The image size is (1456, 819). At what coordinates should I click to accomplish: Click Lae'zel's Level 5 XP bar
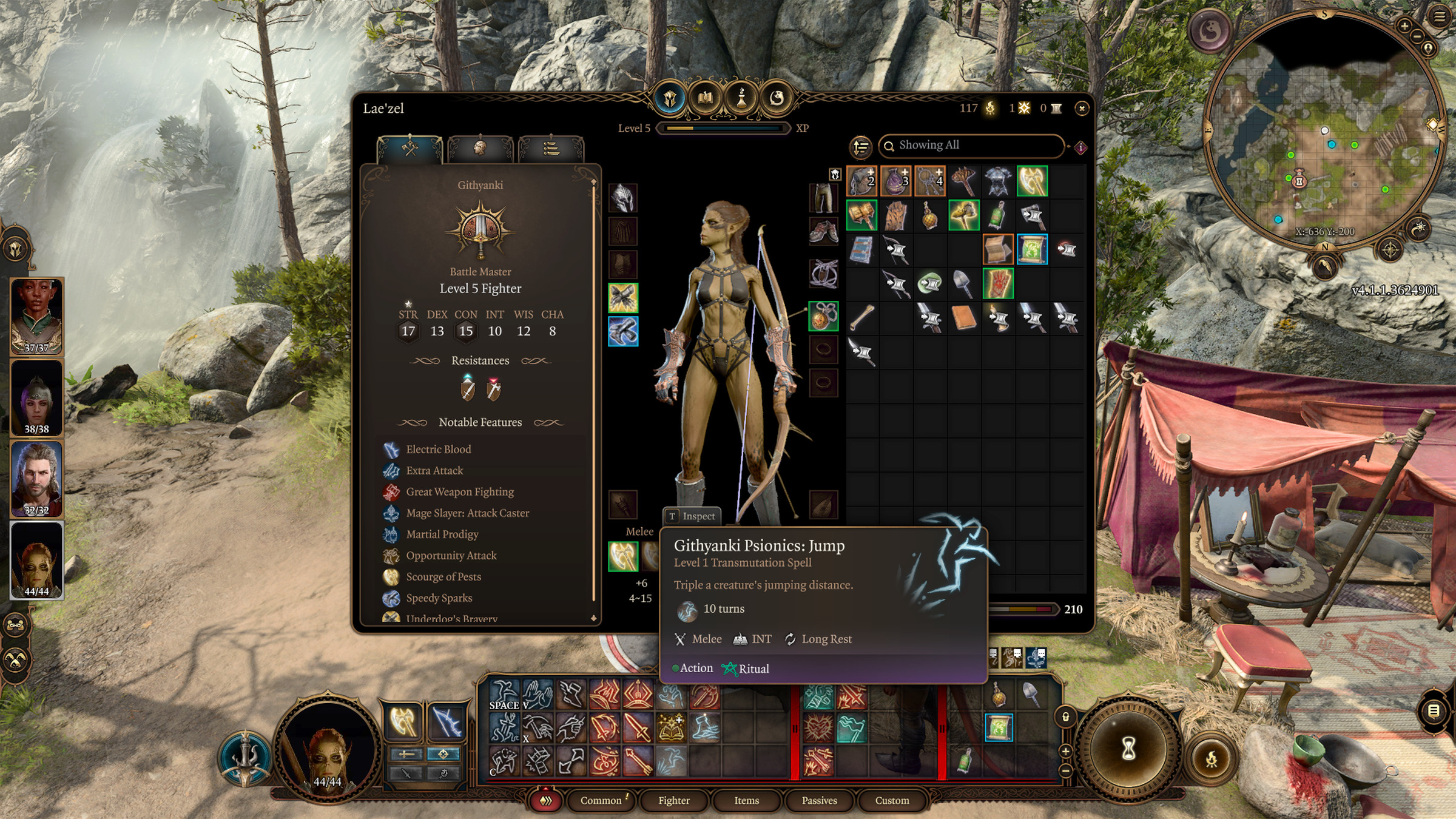pyautogui.click(x=725, y=128)
